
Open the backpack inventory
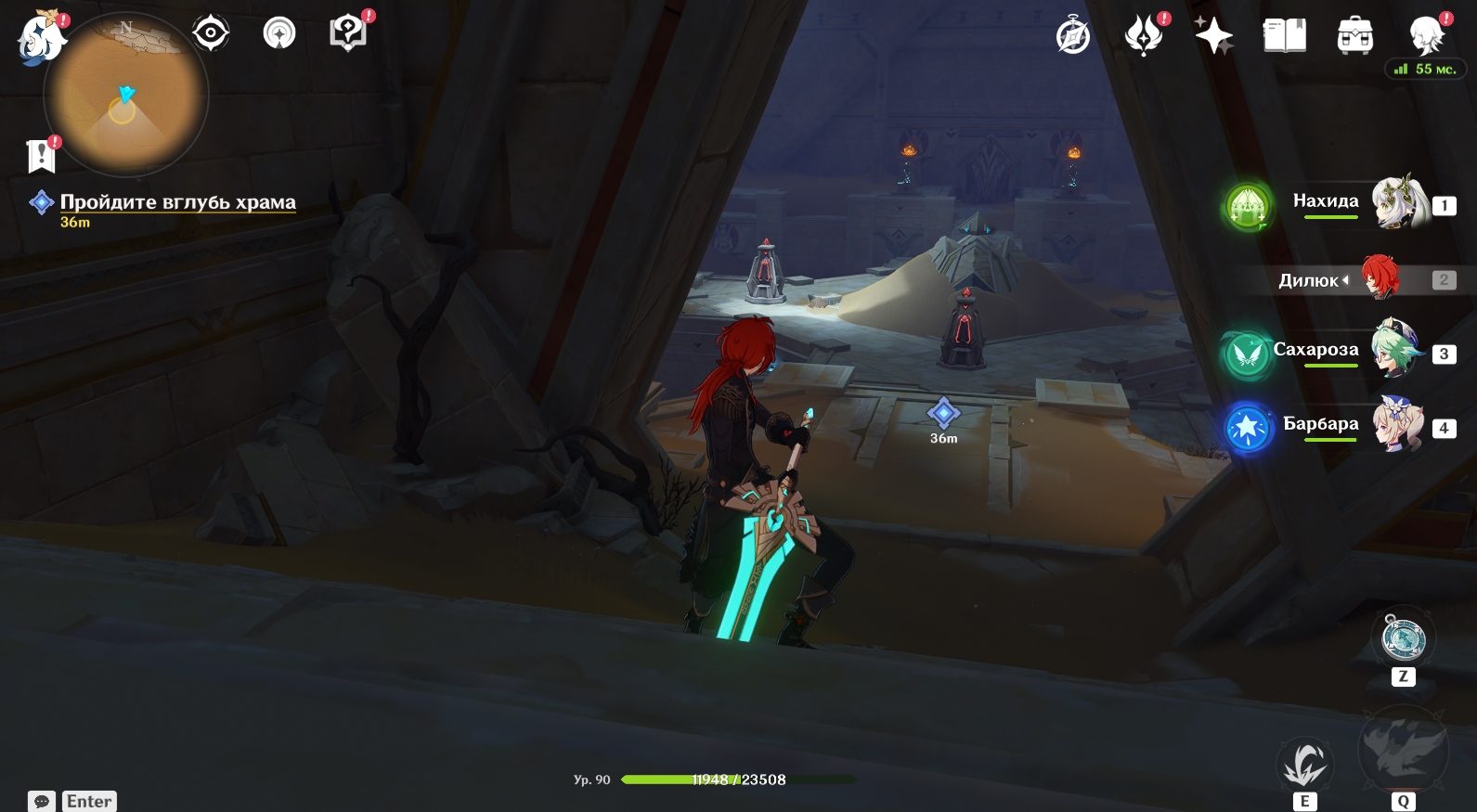(x=1354, y=36)
